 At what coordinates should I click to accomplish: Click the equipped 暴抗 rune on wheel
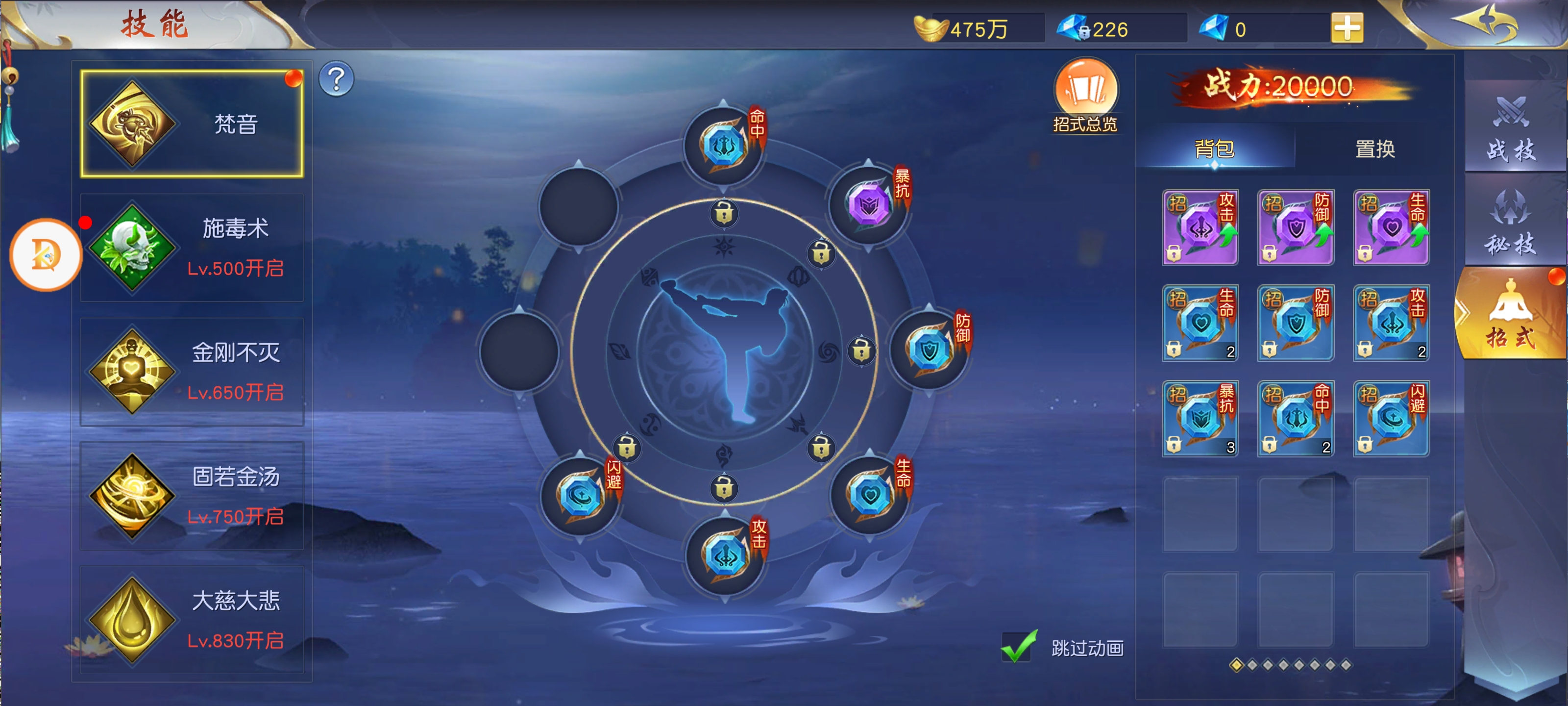pyautogui.click(x=869, y=204)
